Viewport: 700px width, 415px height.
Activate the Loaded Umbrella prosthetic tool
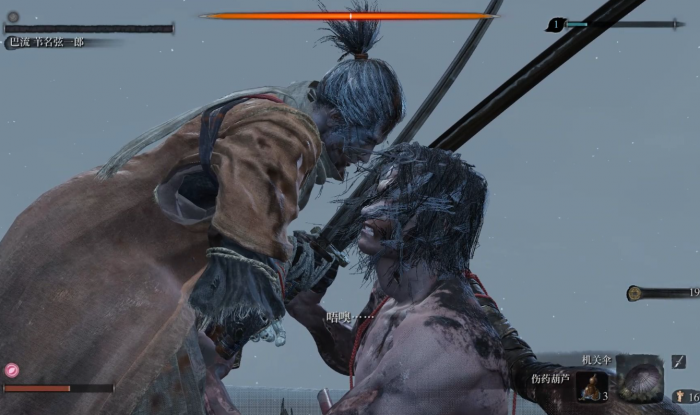tap(640, 380)
